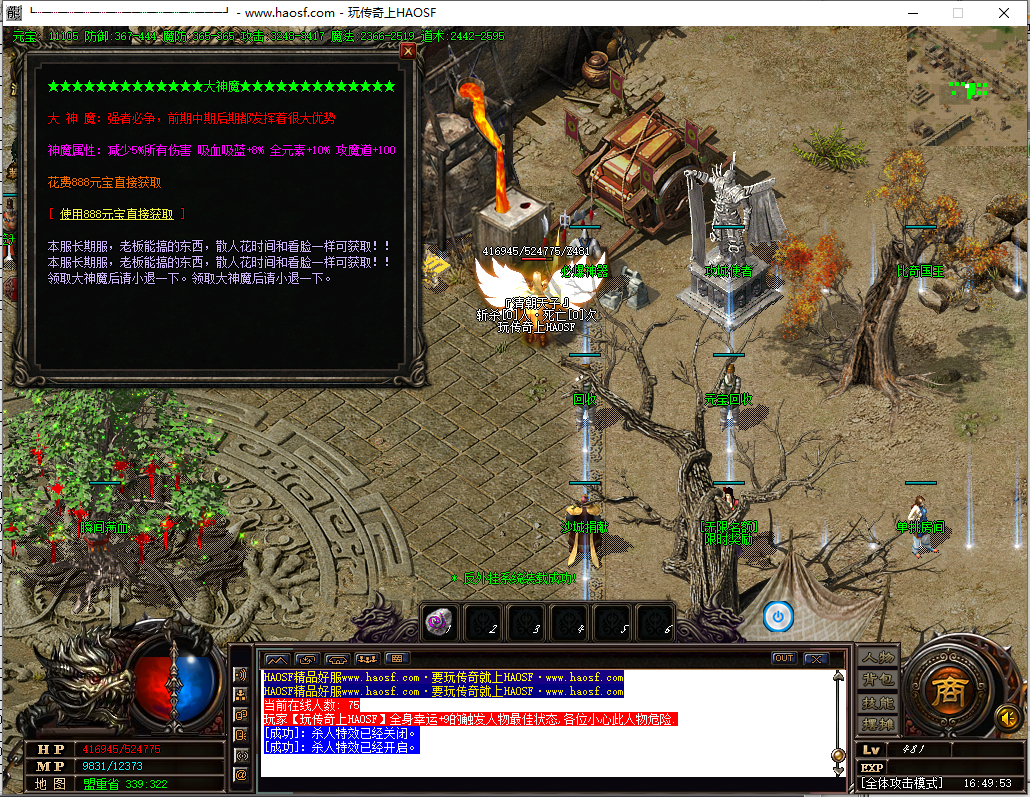Minimize the game window

point(912,13)
